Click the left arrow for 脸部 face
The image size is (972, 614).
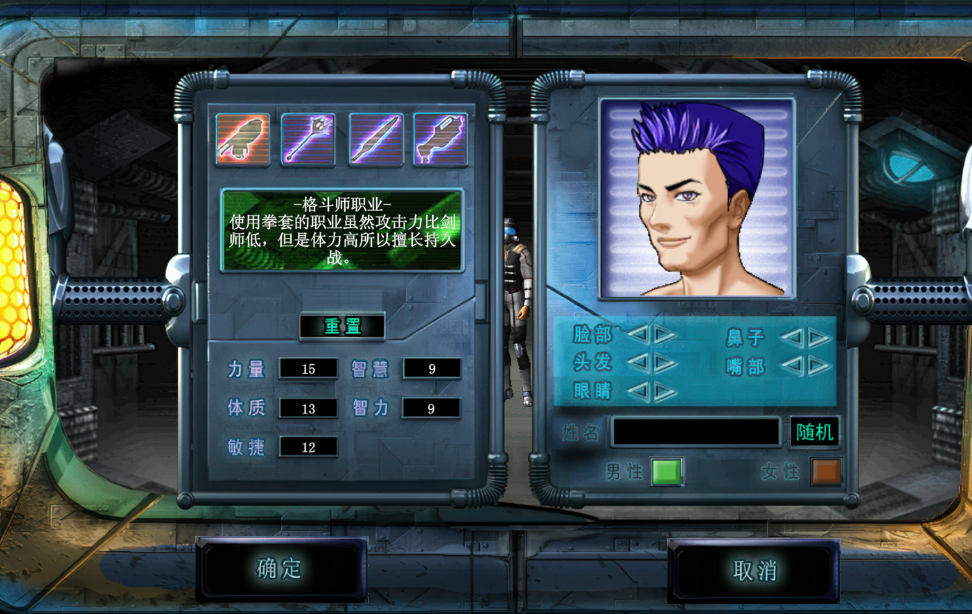point(638,335)
